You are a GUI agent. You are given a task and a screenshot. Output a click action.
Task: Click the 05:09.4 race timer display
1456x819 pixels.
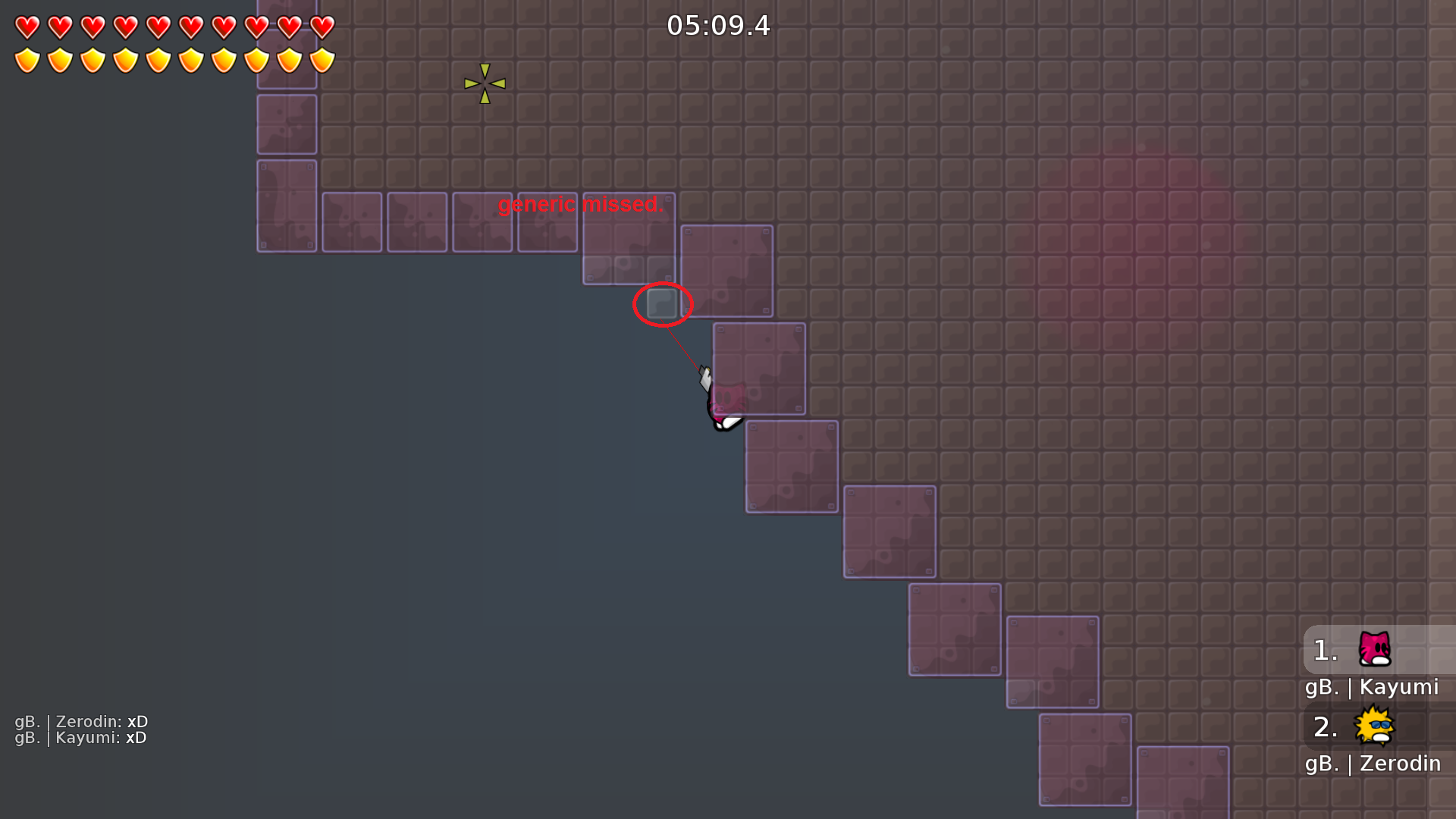coord(719,26)
